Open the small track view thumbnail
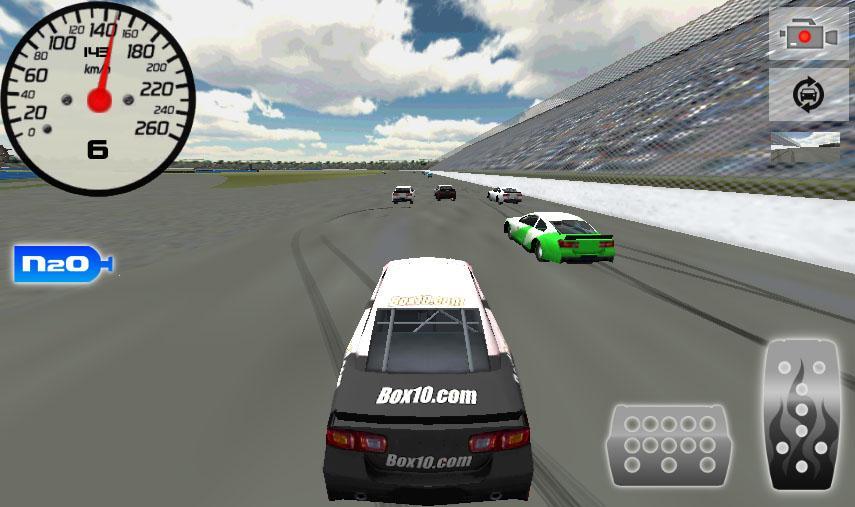 coord(805,148)
